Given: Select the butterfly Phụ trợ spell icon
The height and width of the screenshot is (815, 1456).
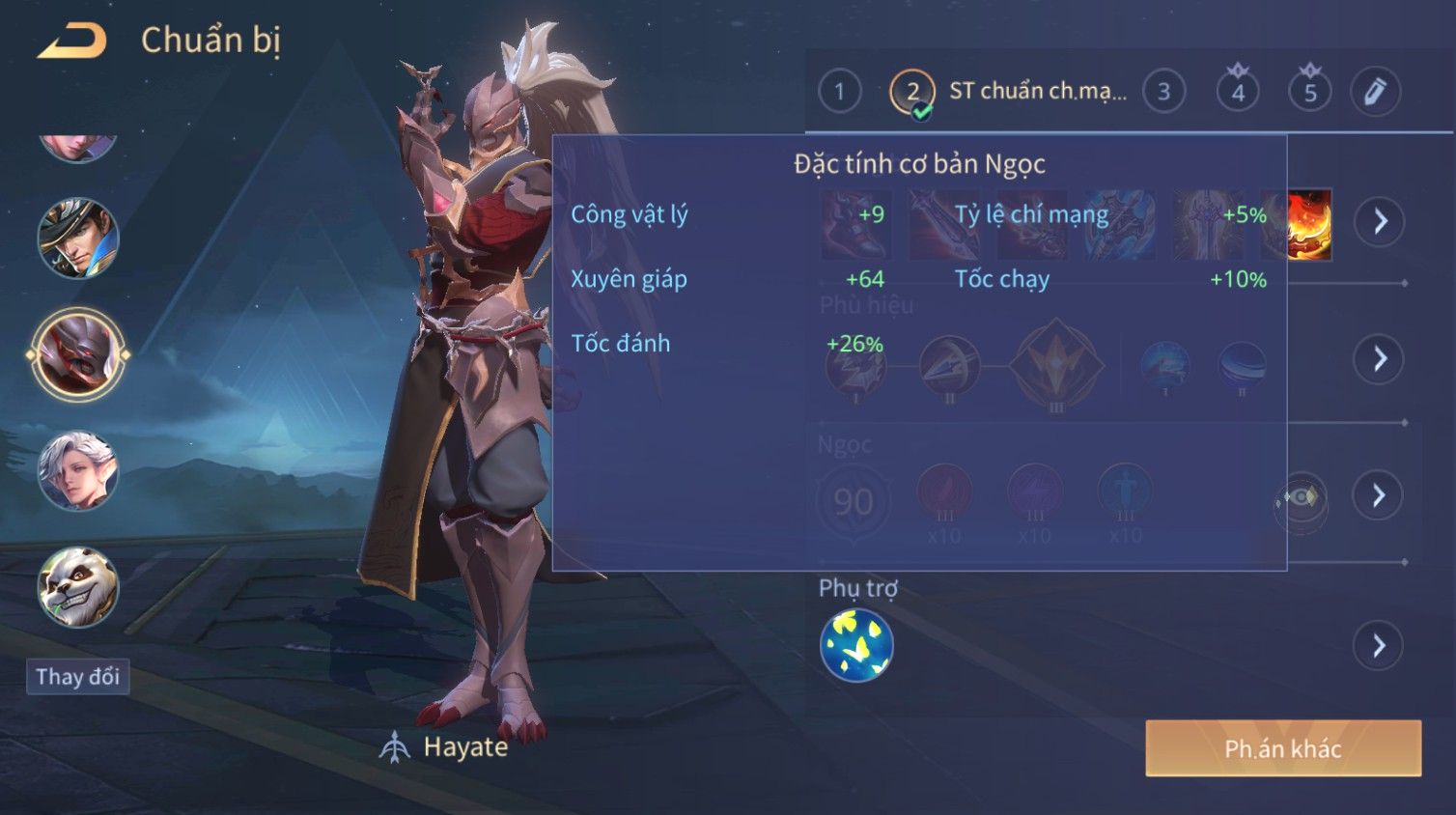Looking at the screenshot, I should (x=856, y=646).
